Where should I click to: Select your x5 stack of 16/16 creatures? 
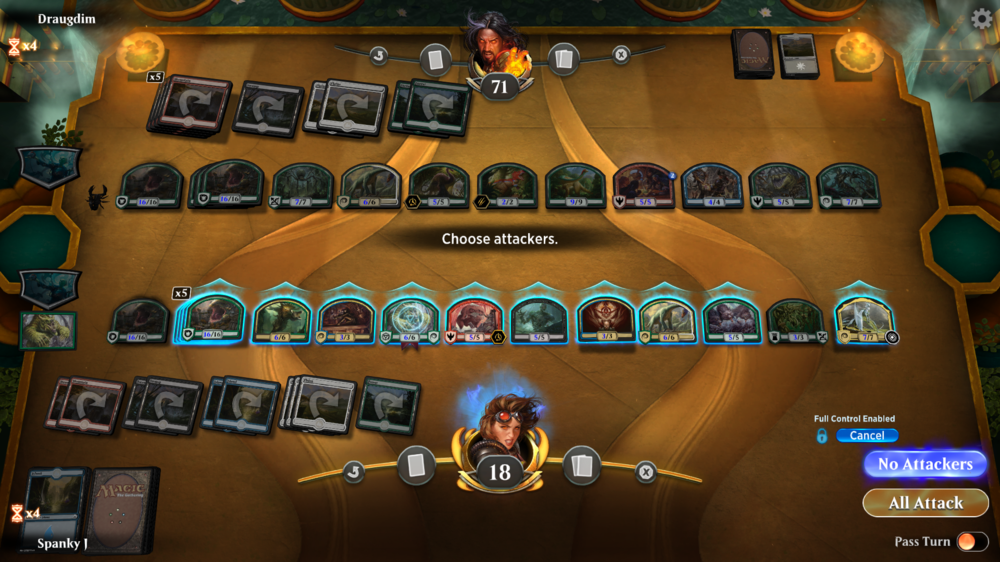(211, 319)
